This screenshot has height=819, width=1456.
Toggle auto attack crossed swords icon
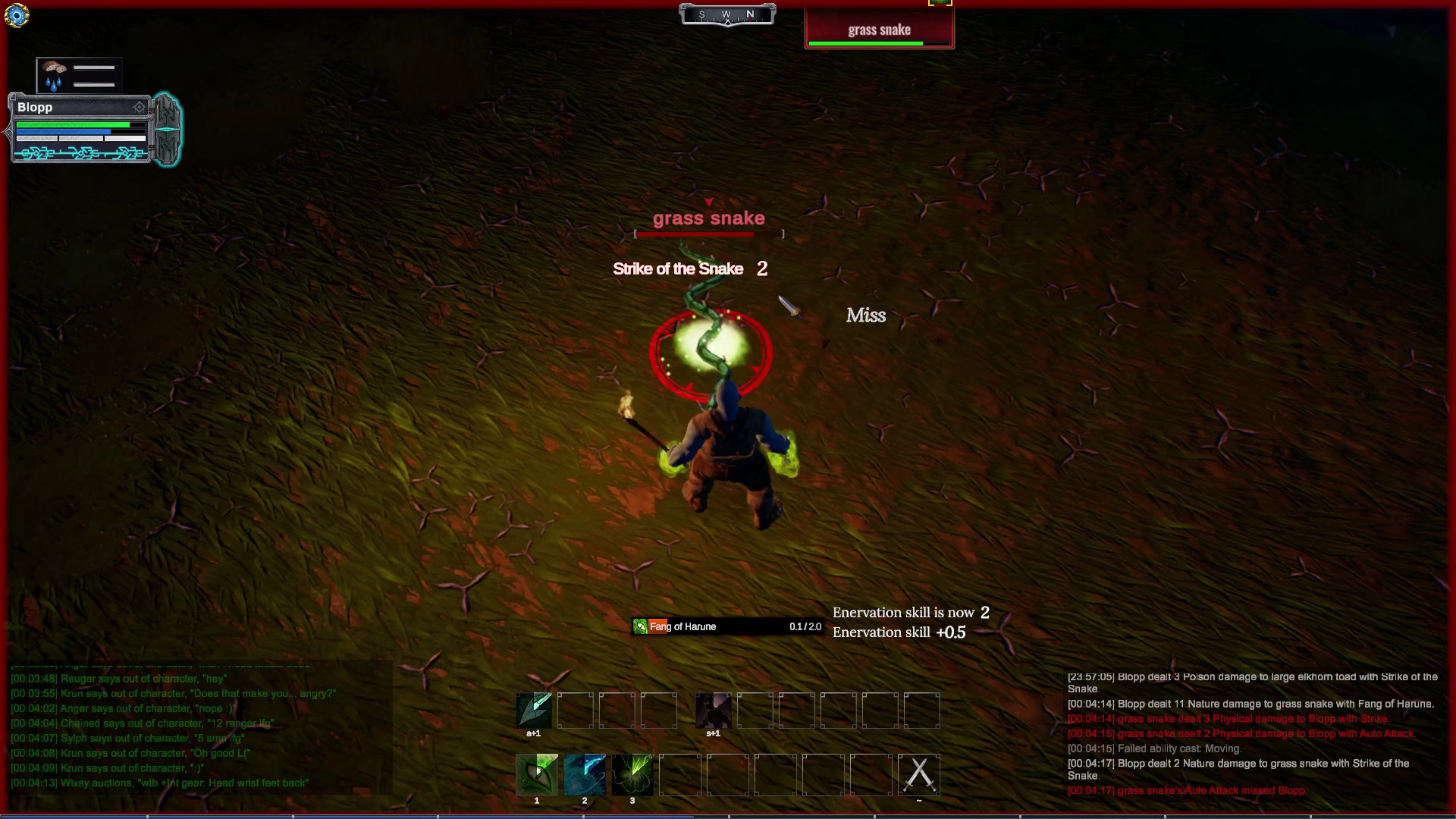pos(919,774)
